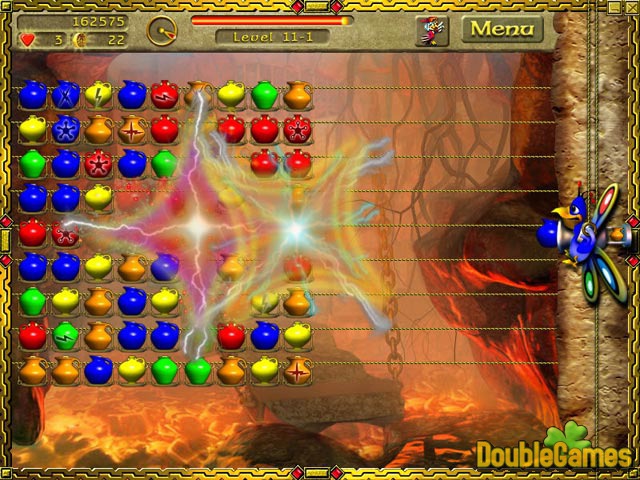This screenshot has height=480, width=640.
Task: Click the jester character icon beside Menu
Action: click(x=432, y=30)
